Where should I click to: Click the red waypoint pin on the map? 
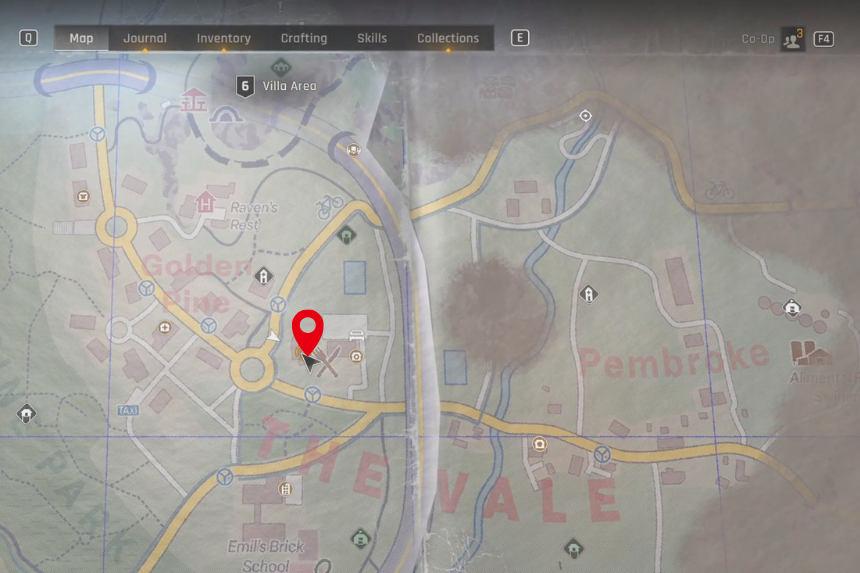pyautogui.click(x=307, y=330)
